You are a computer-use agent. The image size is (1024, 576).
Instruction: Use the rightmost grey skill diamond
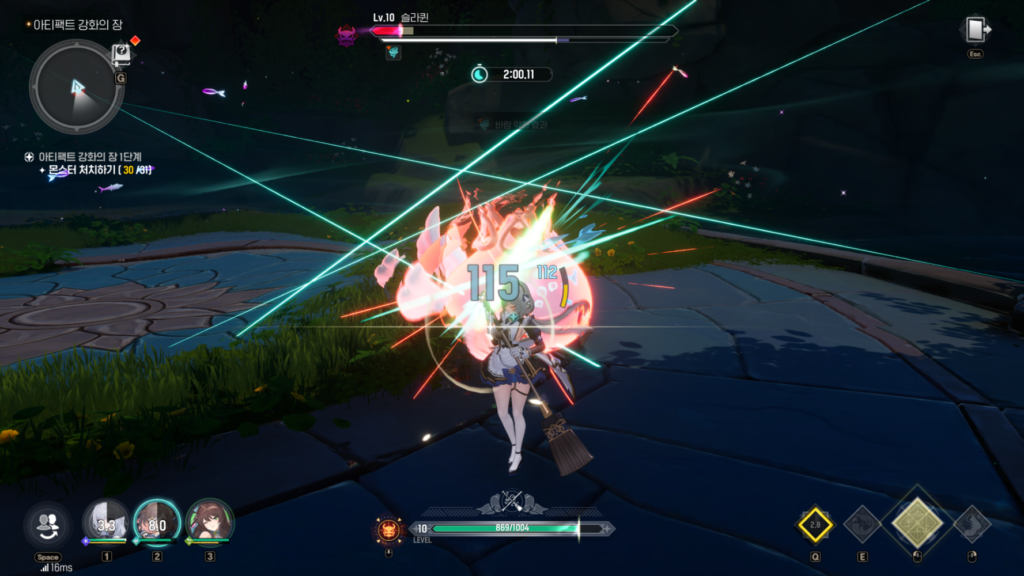[971, 524]
